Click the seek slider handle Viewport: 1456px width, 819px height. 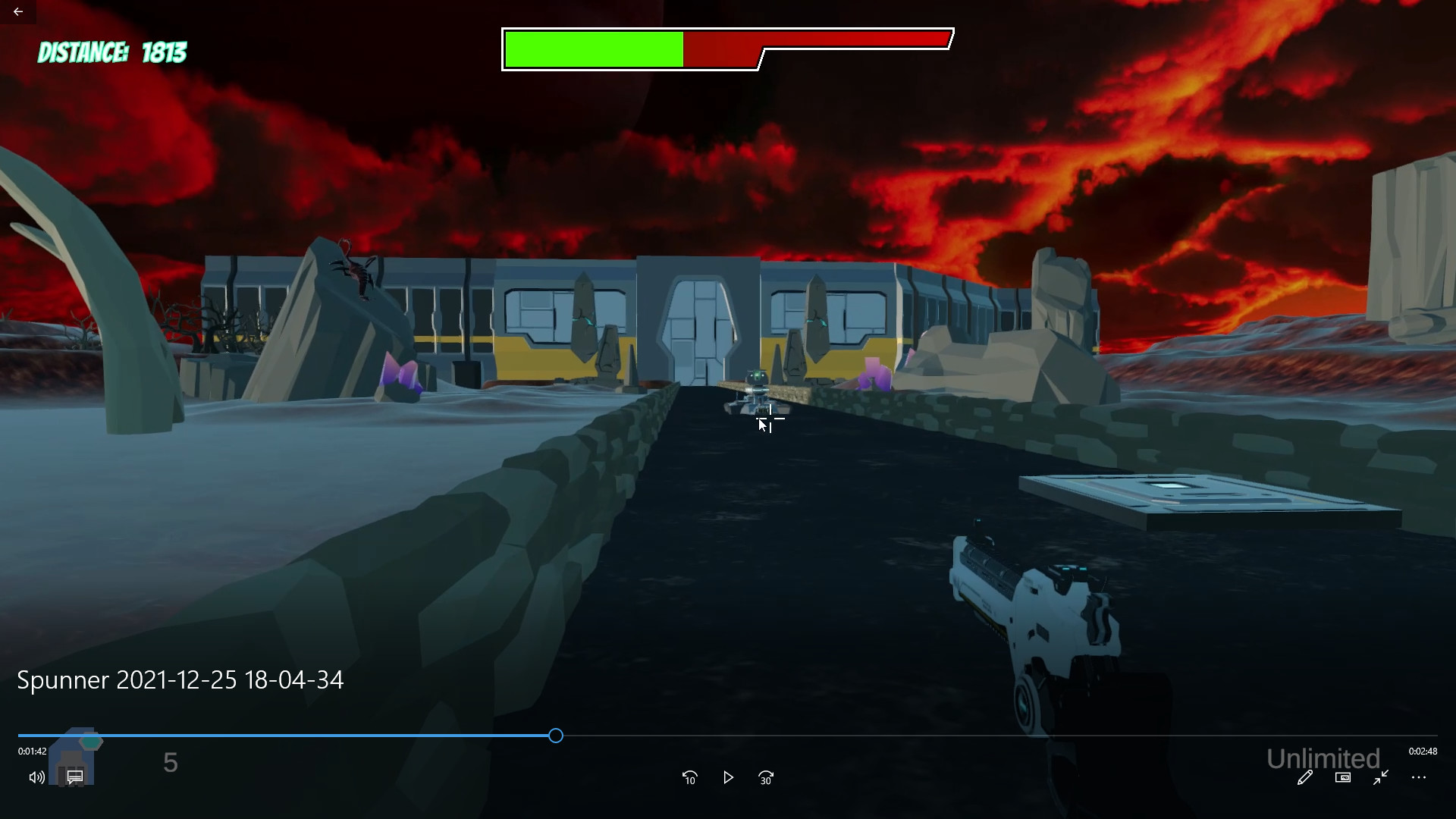click(x=556, y=735)
